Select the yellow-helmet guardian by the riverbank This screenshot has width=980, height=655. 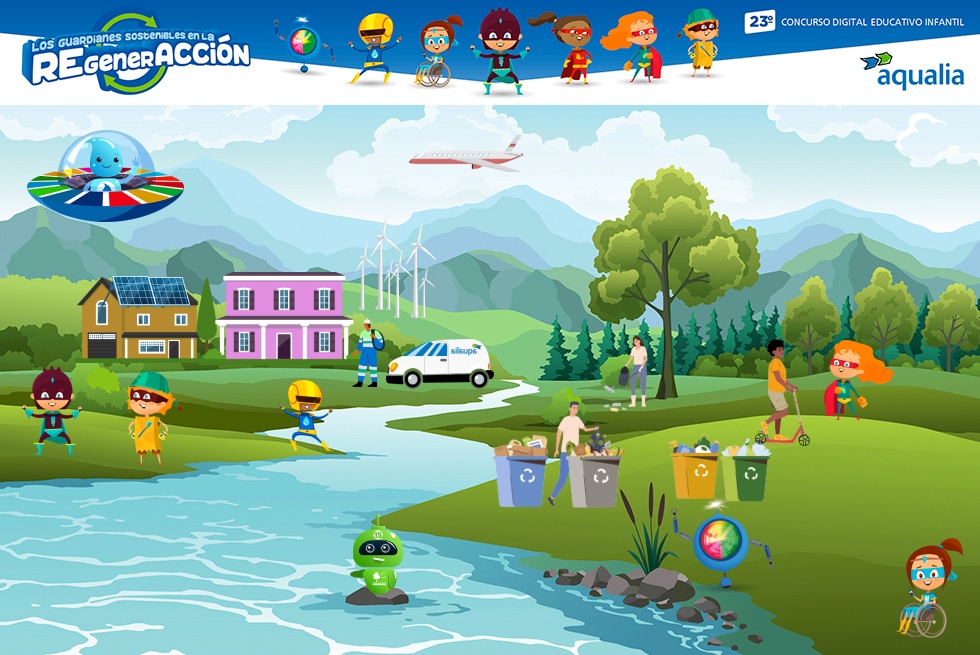pos(304,413)
